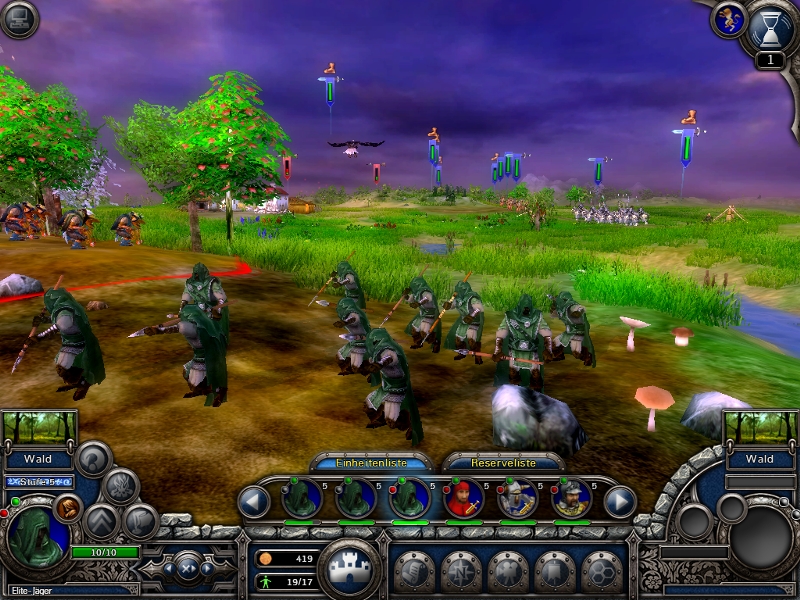Viewport: 800px width, 600px height.
Task: Open the white castle button
Action: 349,568
